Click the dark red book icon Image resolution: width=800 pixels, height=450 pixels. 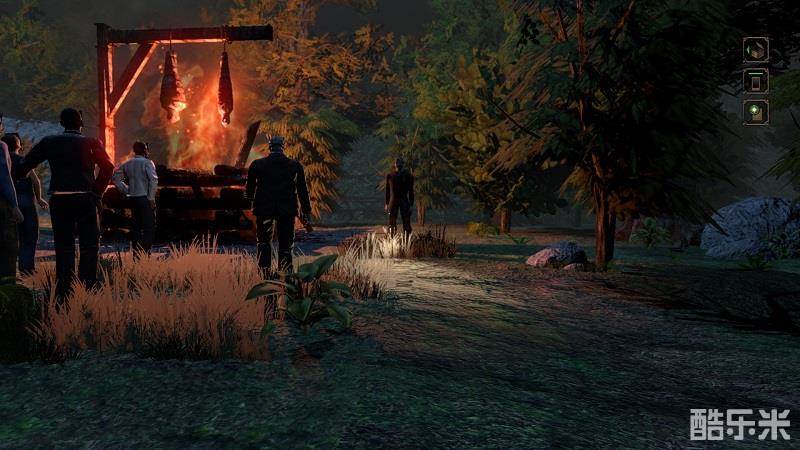(x=756, y=80)
